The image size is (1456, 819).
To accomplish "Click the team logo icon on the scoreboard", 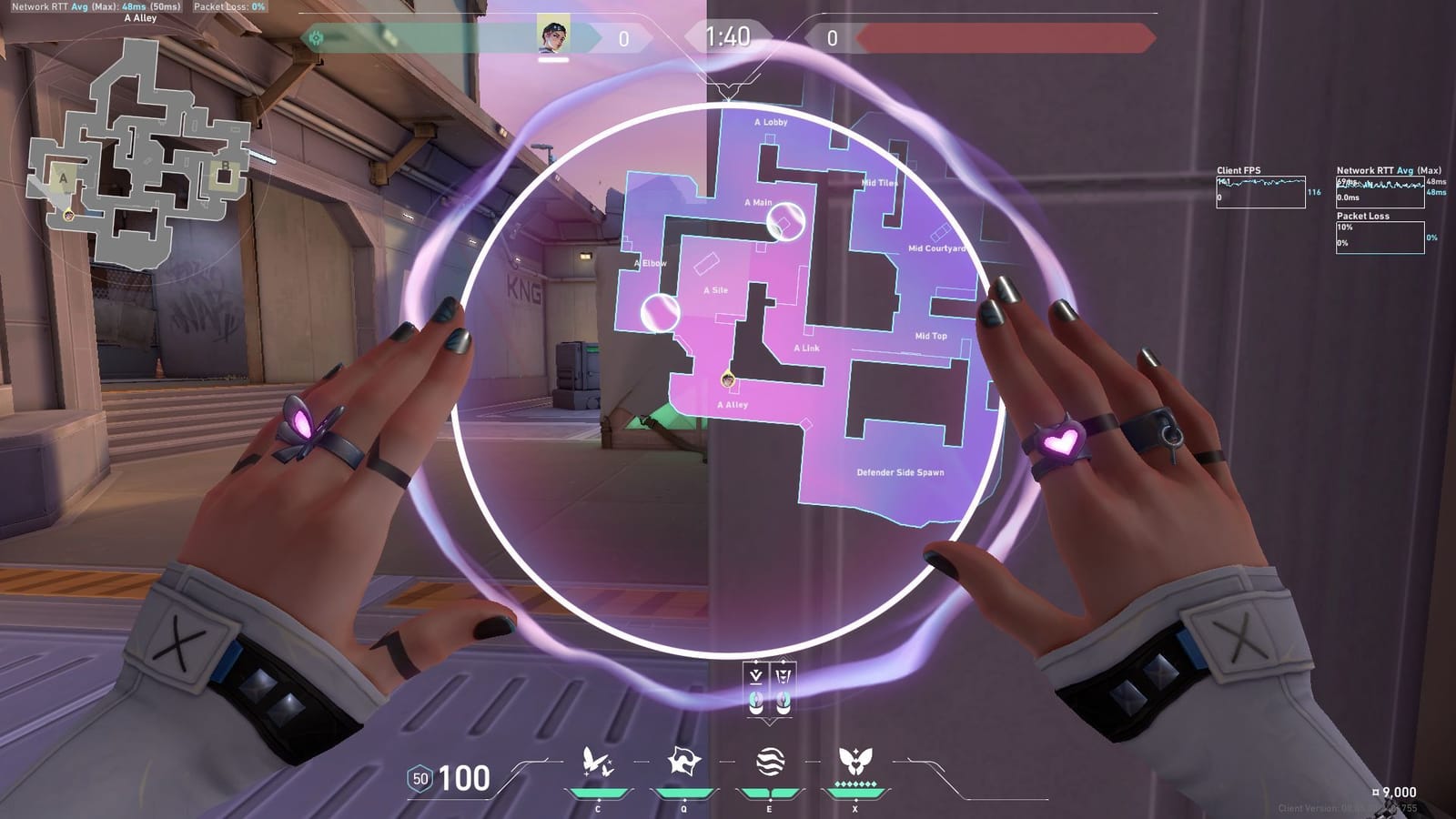I will click(x=317, y=36).
